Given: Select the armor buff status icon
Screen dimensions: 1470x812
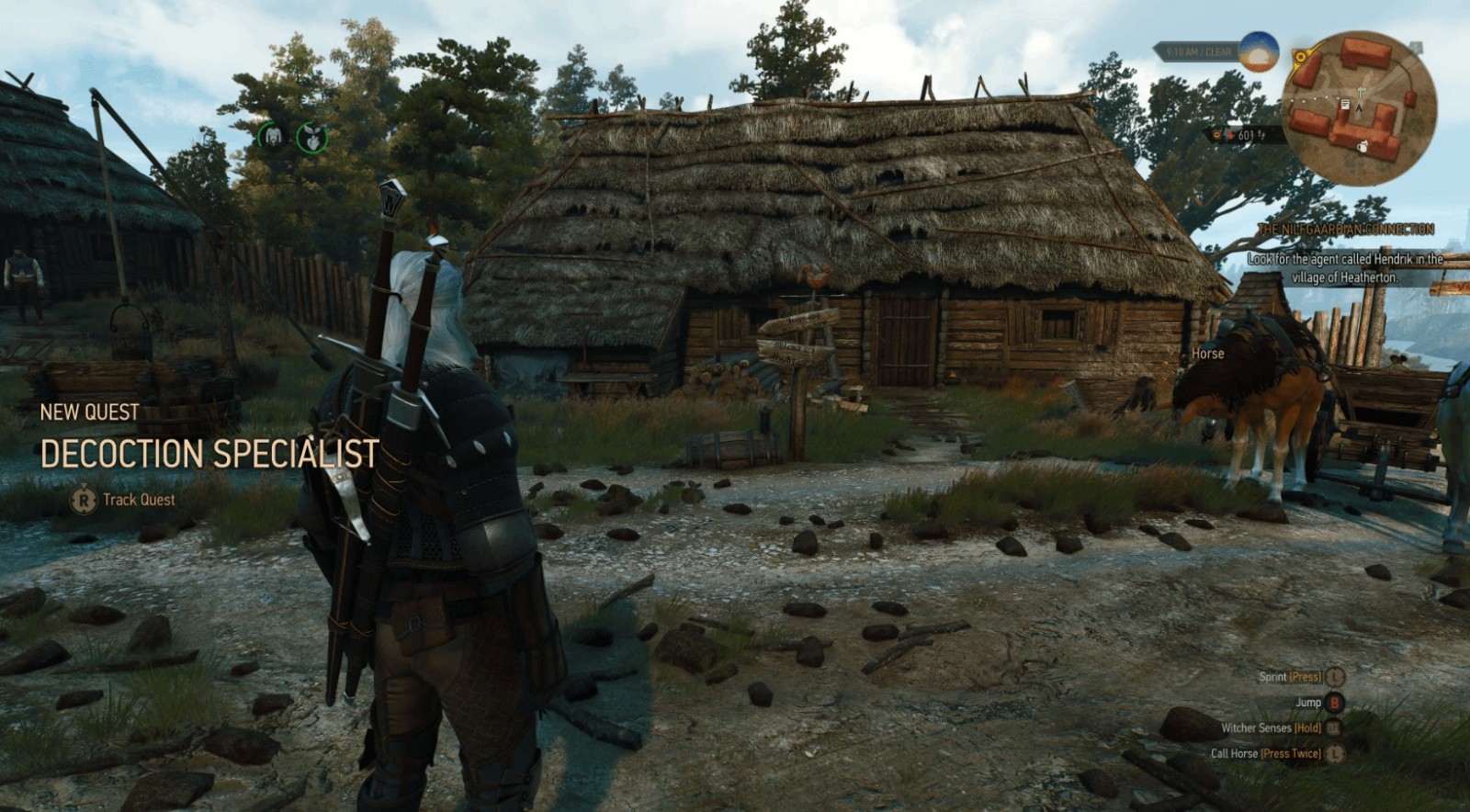Looking at the screenshot, I should tap(272, 137).
